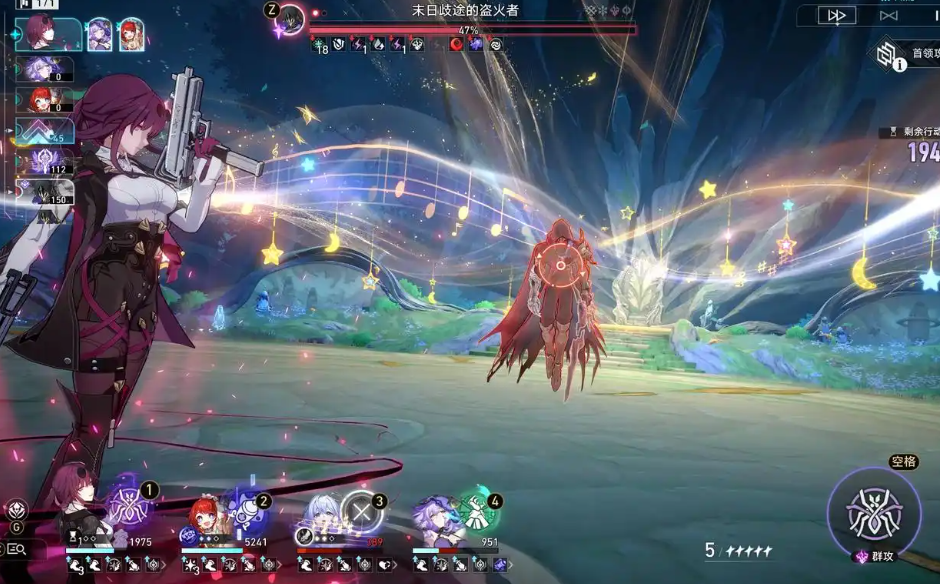
Task: Select the turn-order entry showing 150
Action: coord(44,190)
